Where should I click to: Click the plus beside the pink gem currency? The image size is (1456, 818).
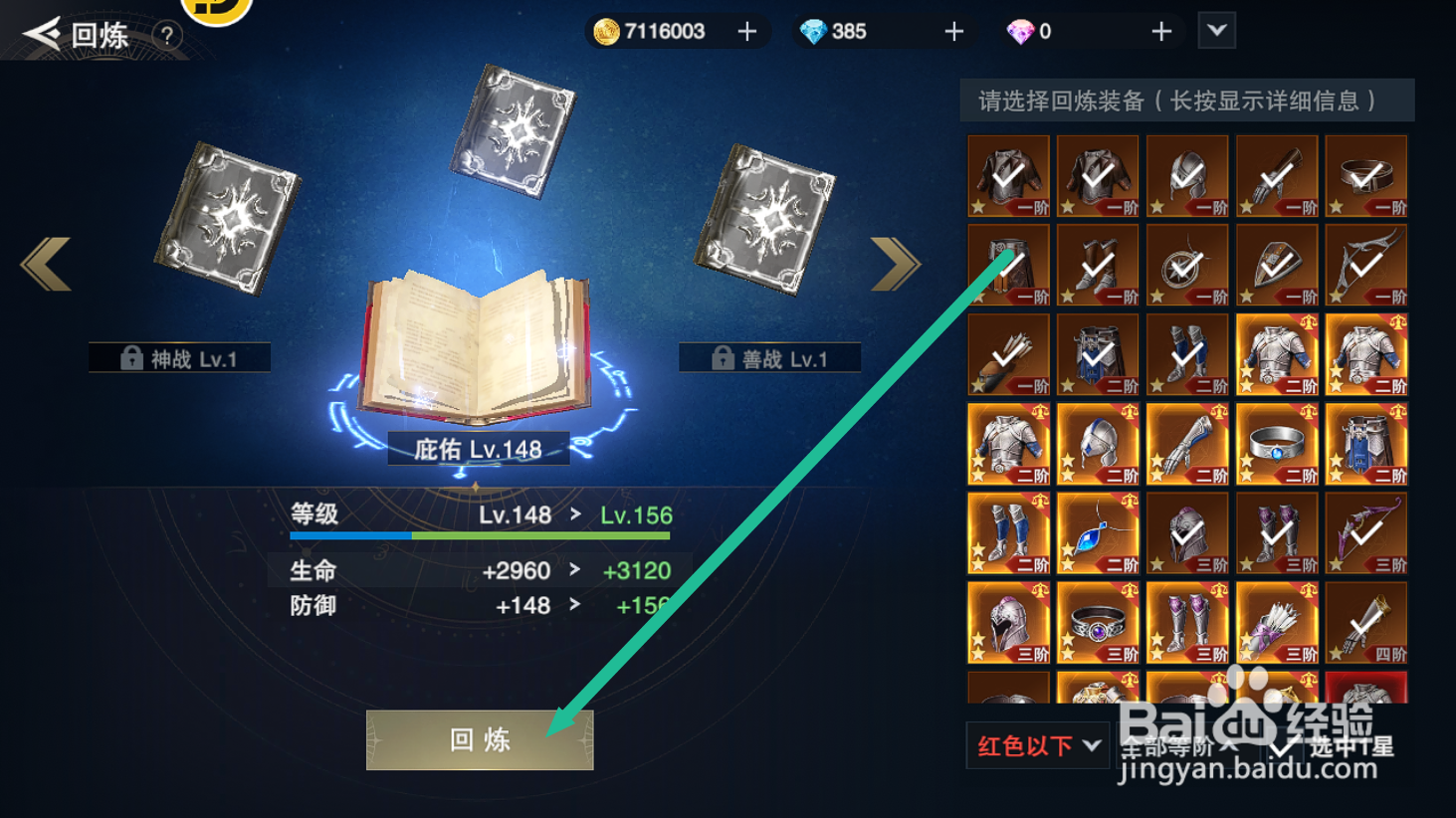[x=1159, y=31]
